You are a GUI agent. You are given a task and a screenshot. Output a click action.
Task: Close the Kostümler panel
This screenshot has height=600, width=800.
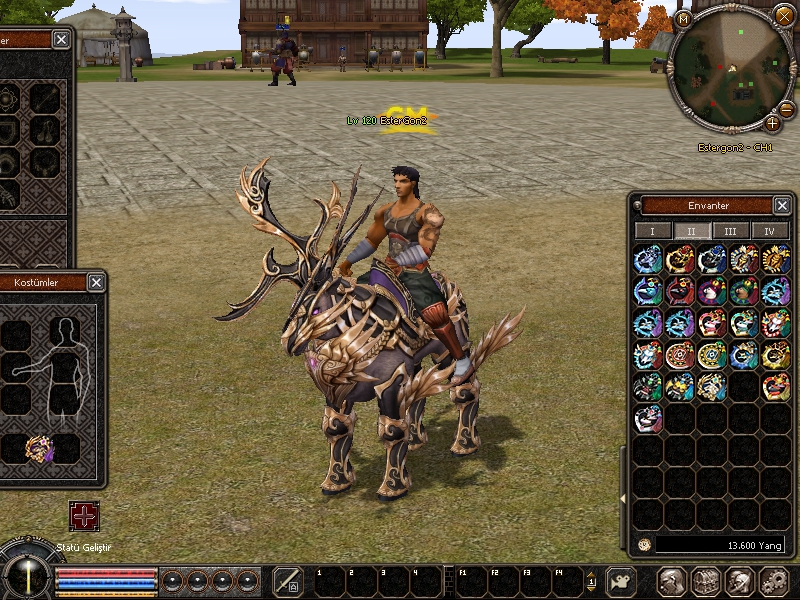click(x=96, y=283)
